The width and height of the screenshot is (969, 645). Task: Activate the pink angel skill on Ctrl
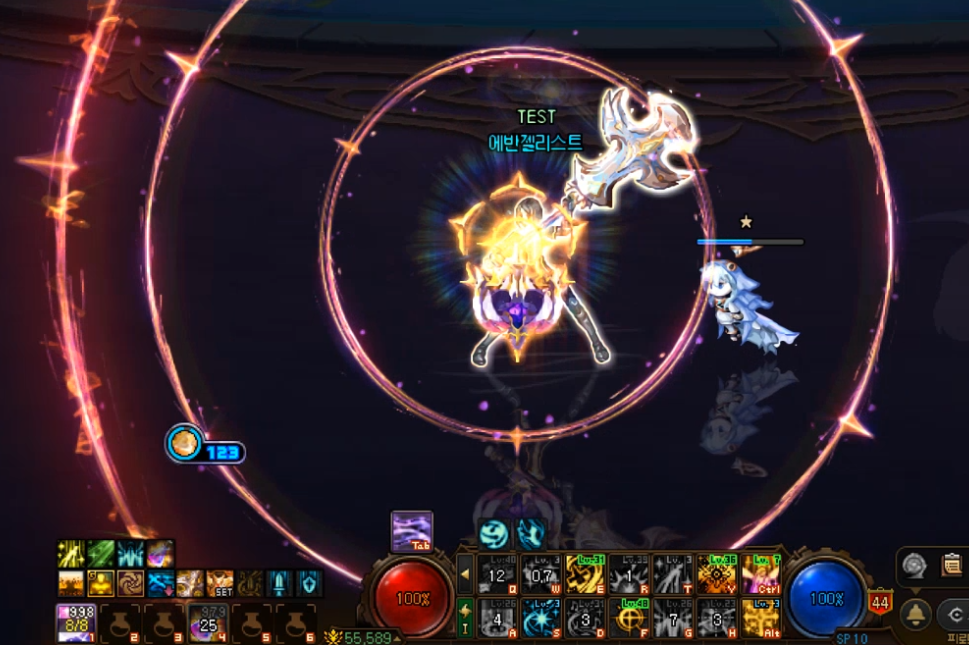(x=761, y=574)
